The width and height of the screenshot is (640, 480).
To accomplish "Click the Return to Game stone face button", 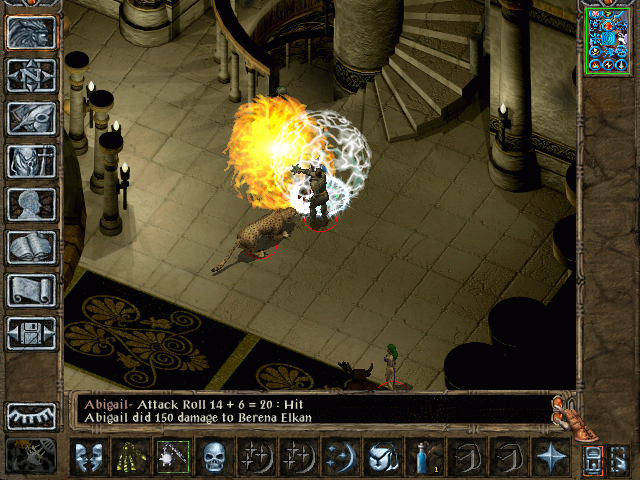I will pos(31,33).
